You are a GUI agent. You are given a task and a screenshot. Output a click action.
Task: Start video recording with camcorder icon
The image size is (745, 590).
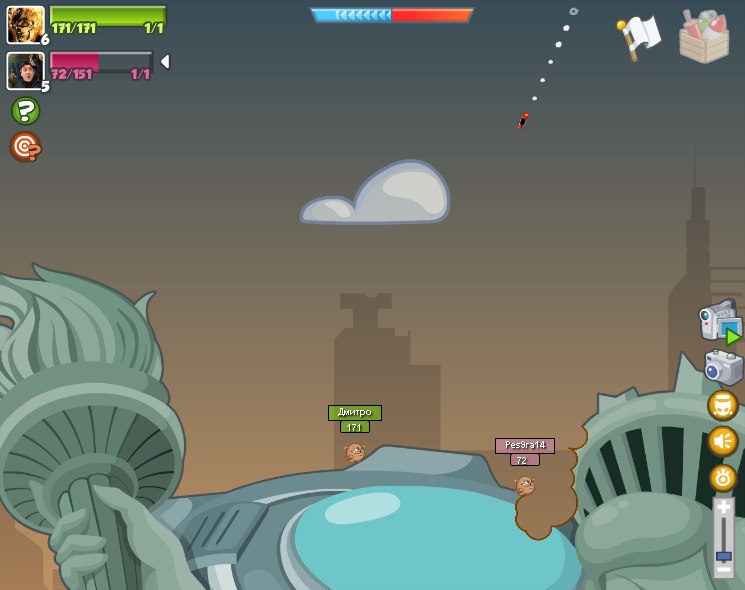pos(720,322)
